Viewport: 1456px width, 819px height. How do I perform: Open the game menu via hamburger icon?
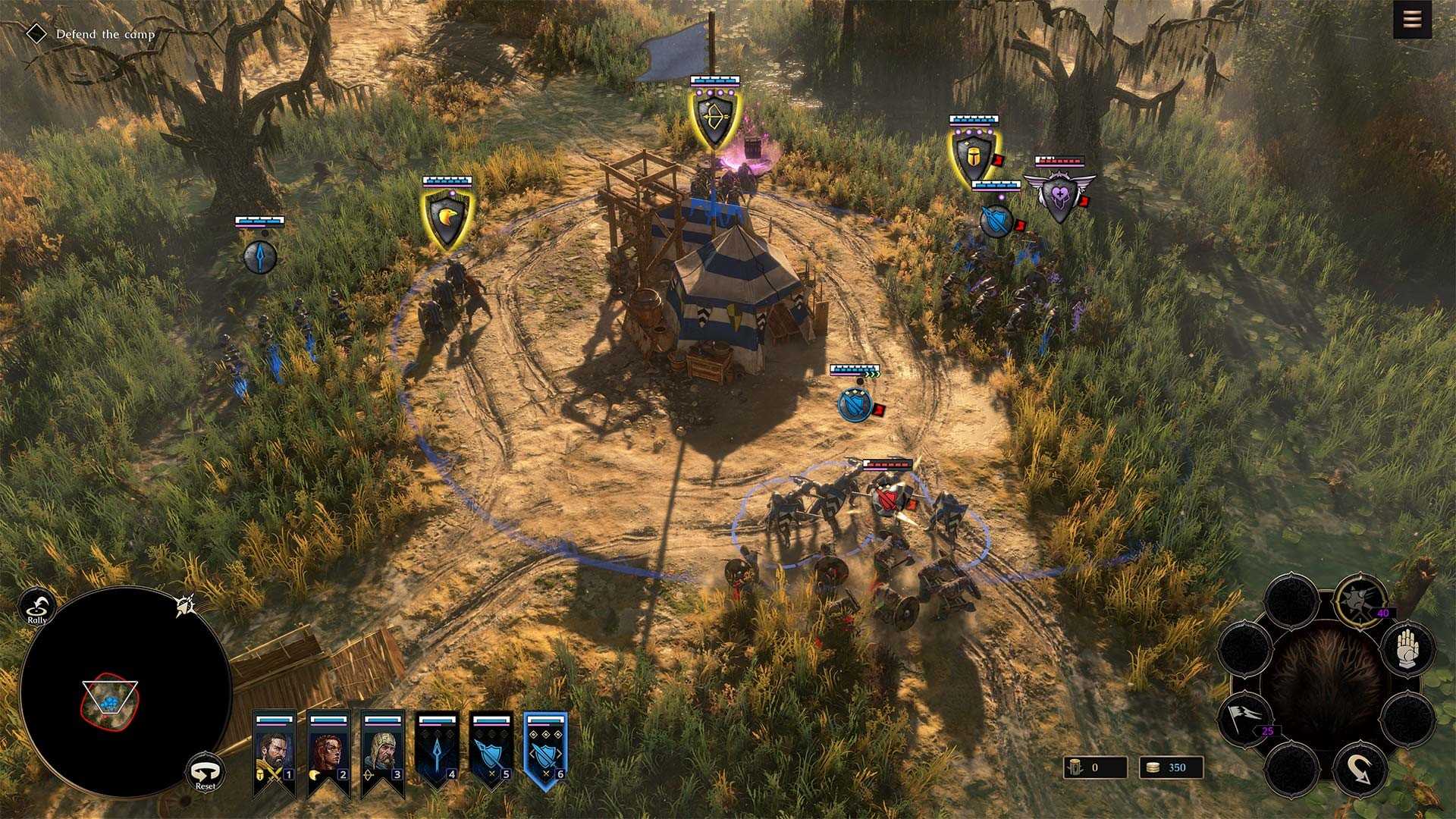tap(1412, 19)
